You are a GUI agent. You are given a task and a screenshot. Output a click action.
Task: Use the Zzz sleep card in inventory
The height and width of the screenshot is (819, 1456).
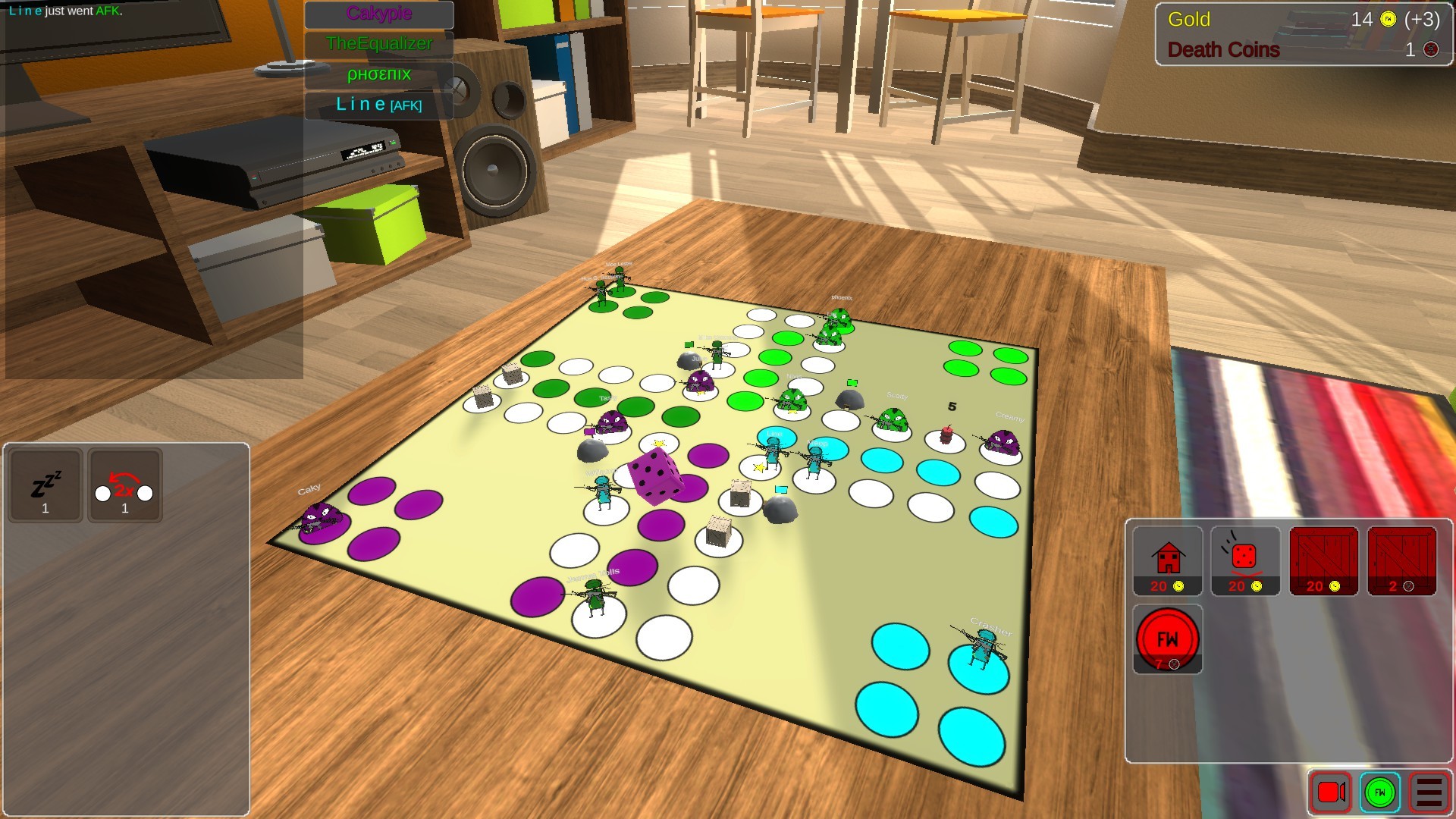point(45,485)
